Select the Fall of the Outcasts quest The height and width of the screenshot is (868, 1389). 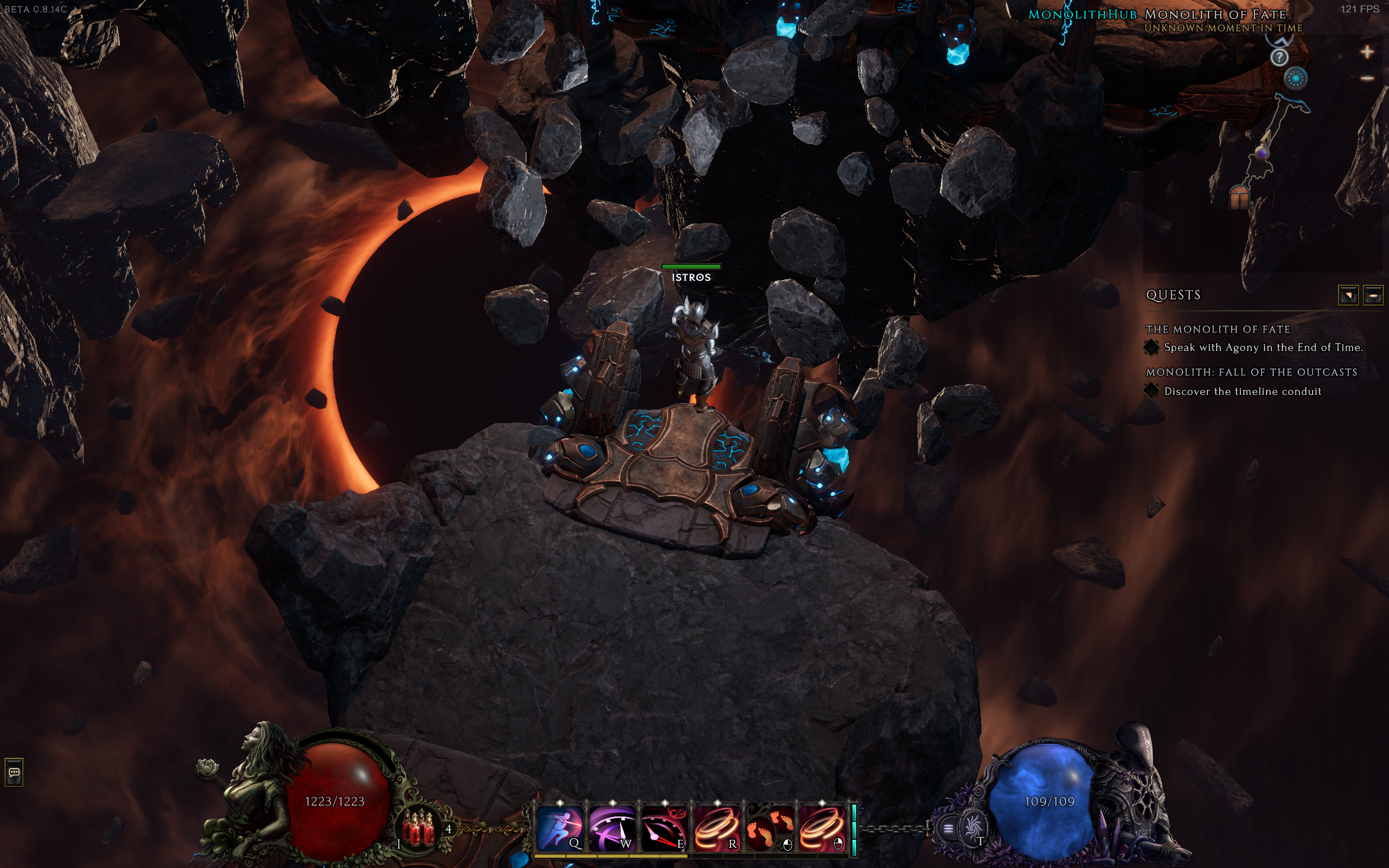[x=1251, y=372]
